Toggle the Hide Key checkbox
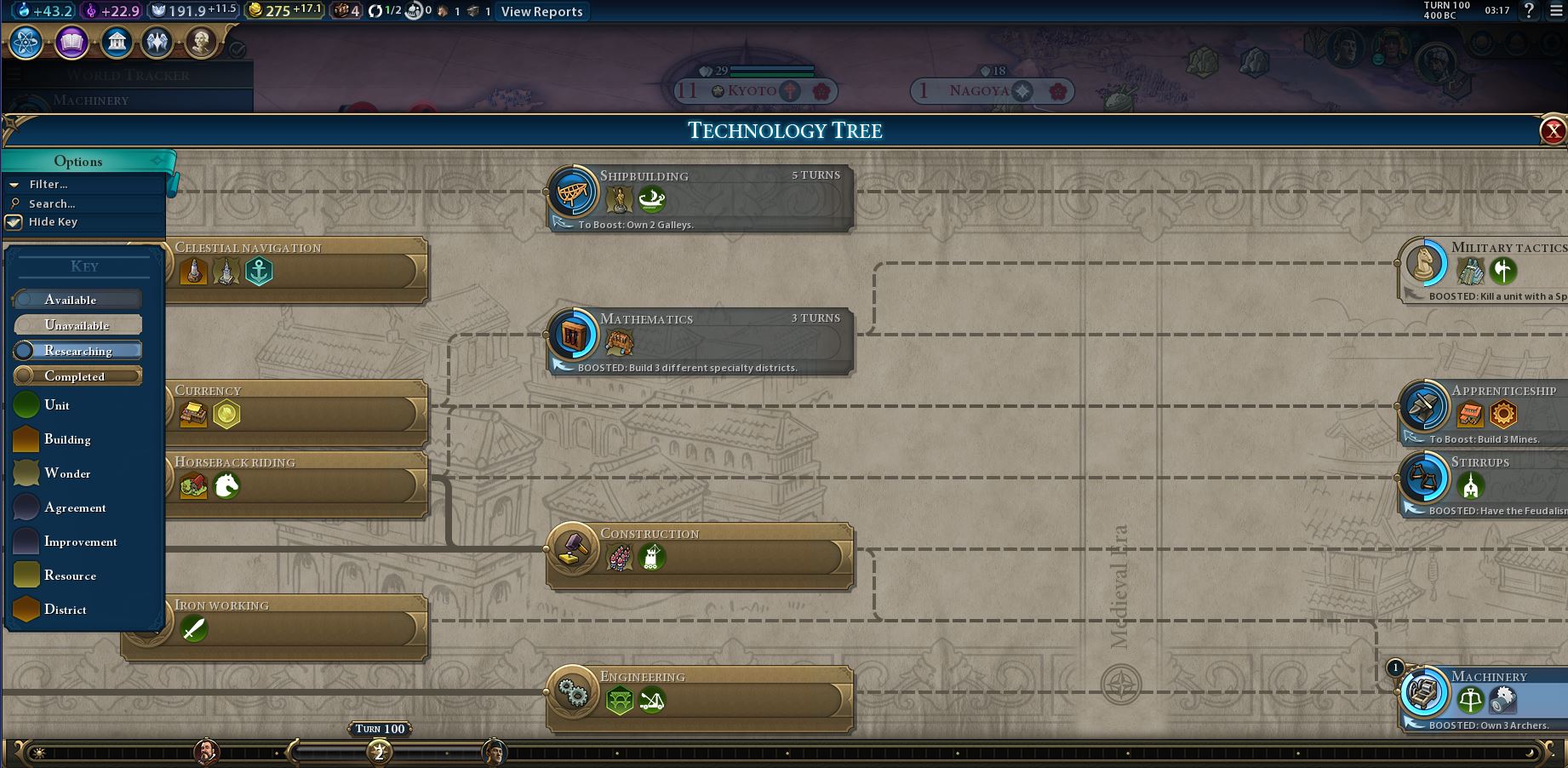Screen dimensions: 1568x768 [x=14, y=222]
